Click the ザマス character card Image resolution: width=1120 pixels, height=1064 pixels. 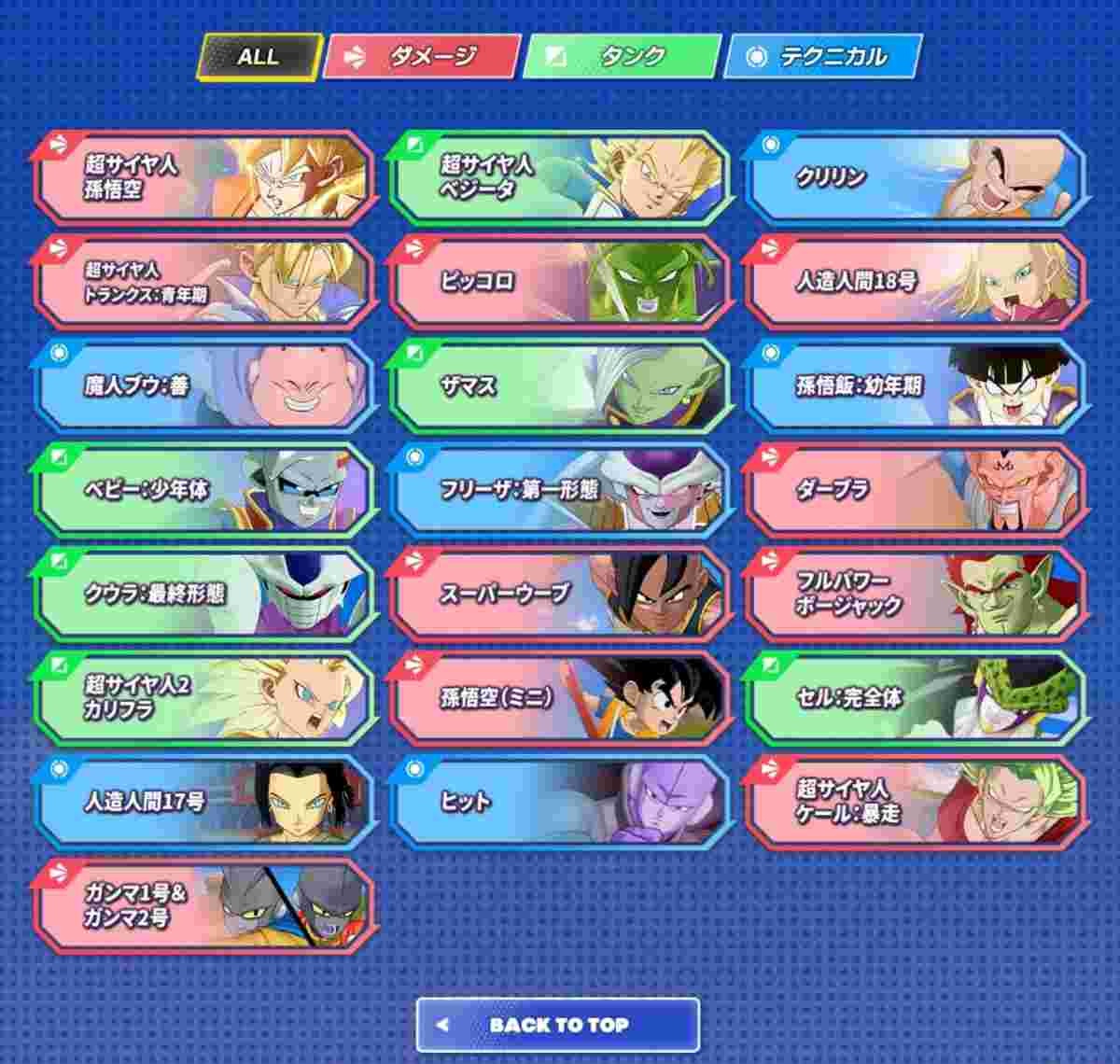[559, 385]
